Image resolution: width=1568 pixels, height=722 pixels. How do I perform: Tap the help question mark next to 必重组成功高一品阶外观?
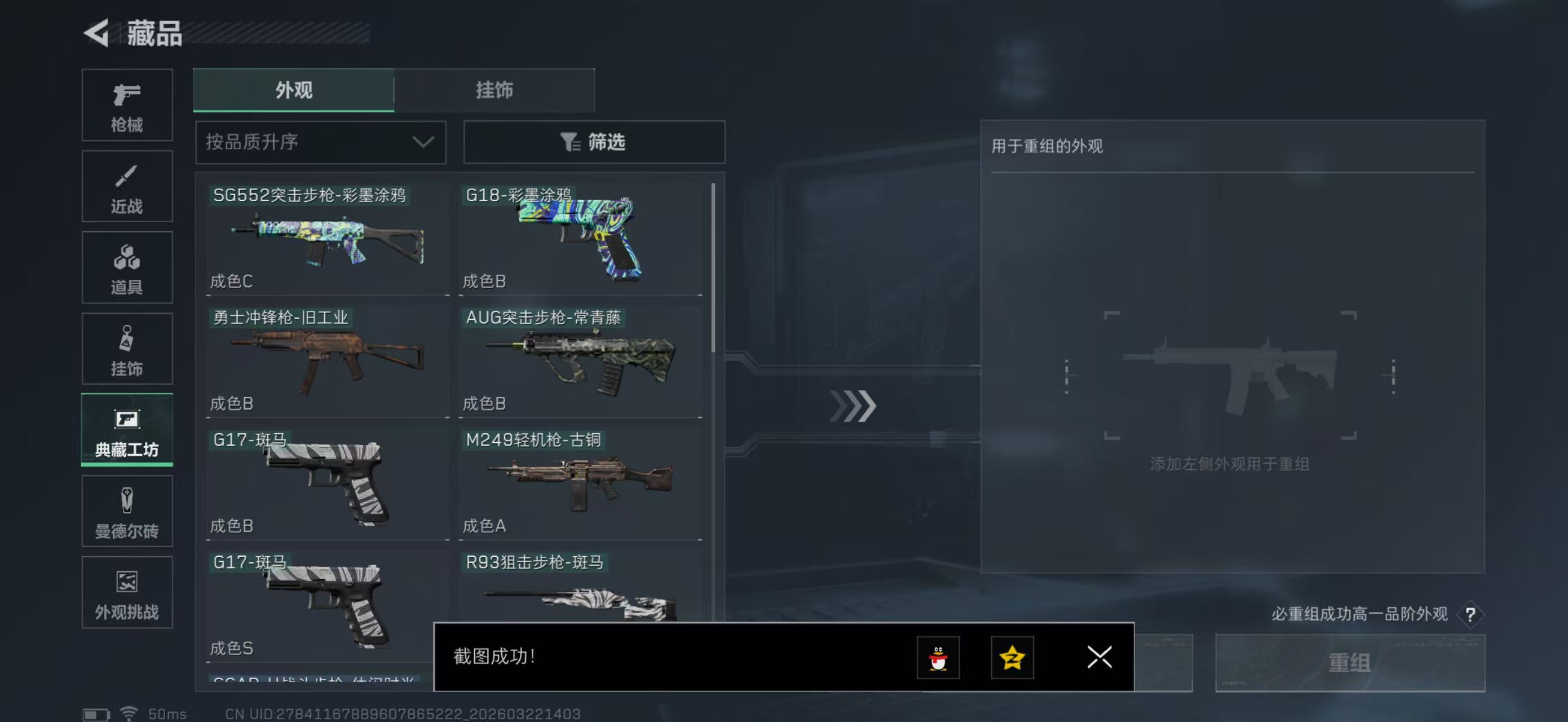(1470, 614)
